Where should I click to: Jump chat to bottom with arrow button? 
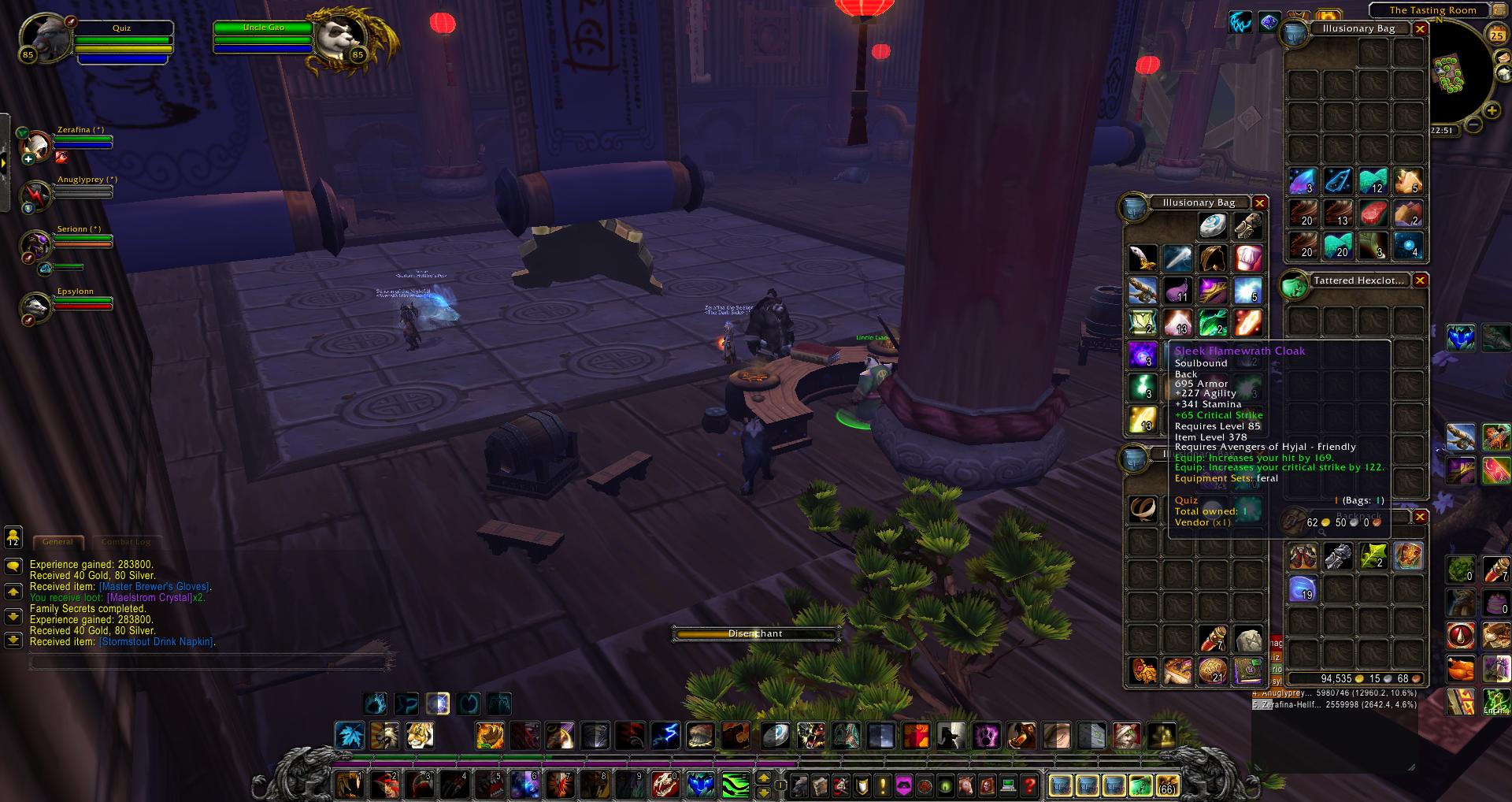pos(13,640)
